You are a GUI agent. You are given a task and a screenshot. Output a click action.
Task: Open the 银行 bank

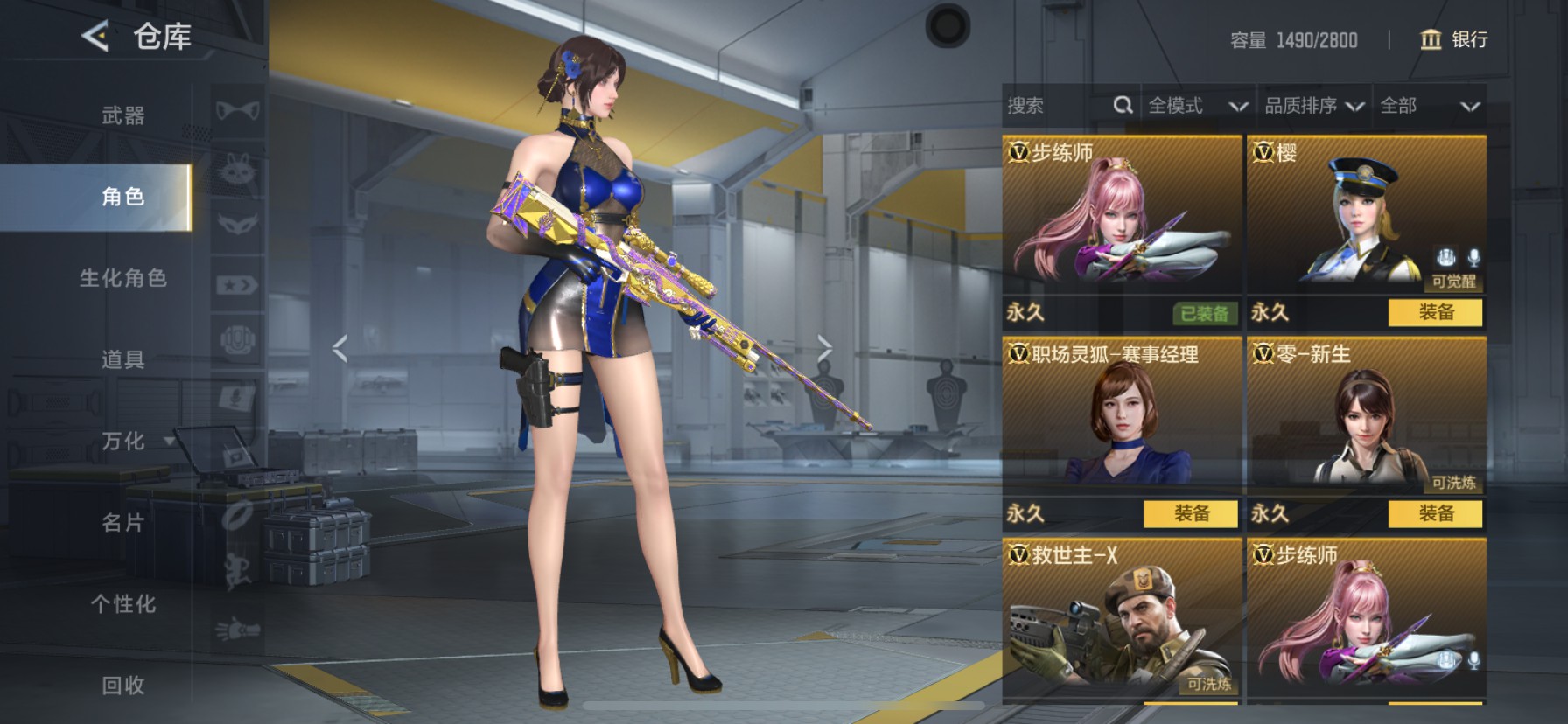point(1453,39)
